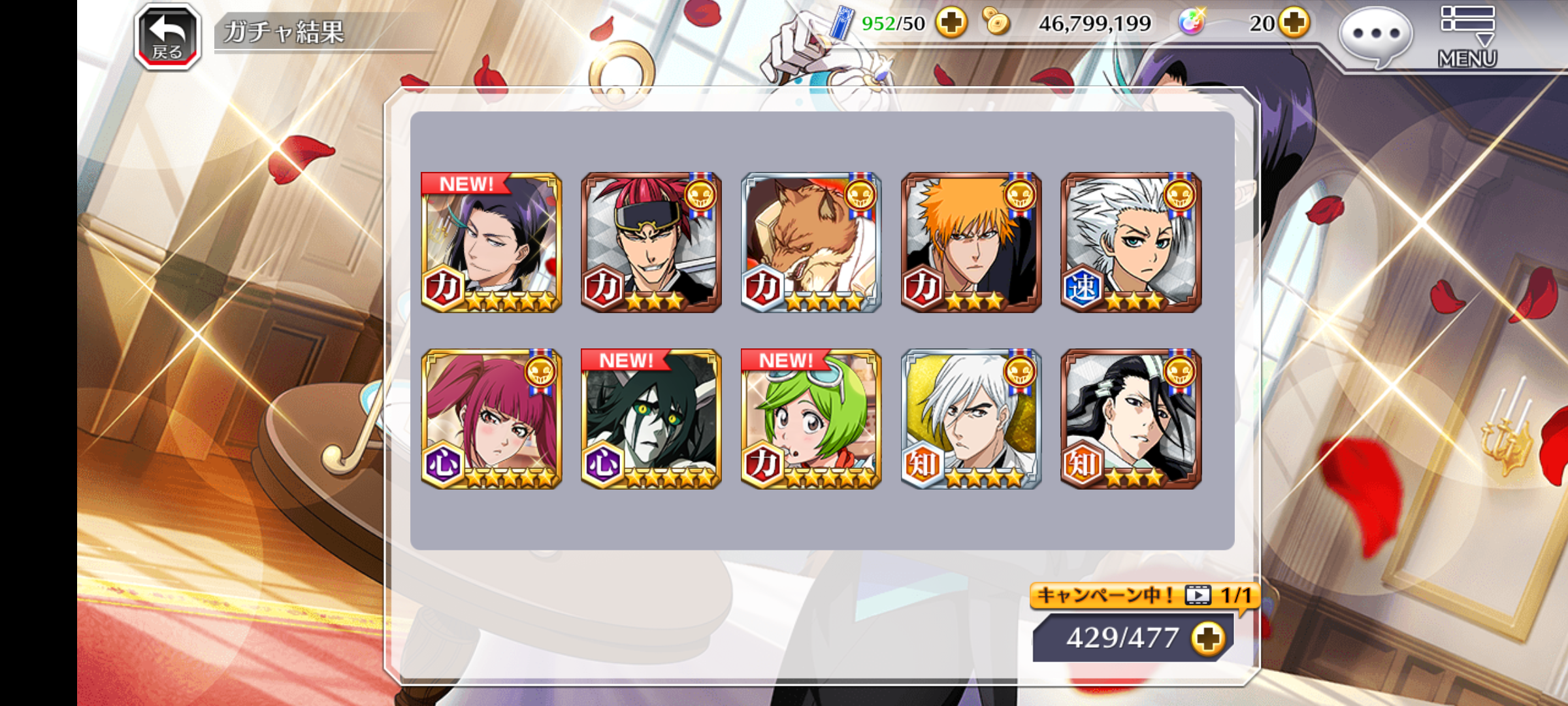Add more summon tickets with plus button
Screen dimensions: 1568x706
pyautogui.click(x=951, y=24)
